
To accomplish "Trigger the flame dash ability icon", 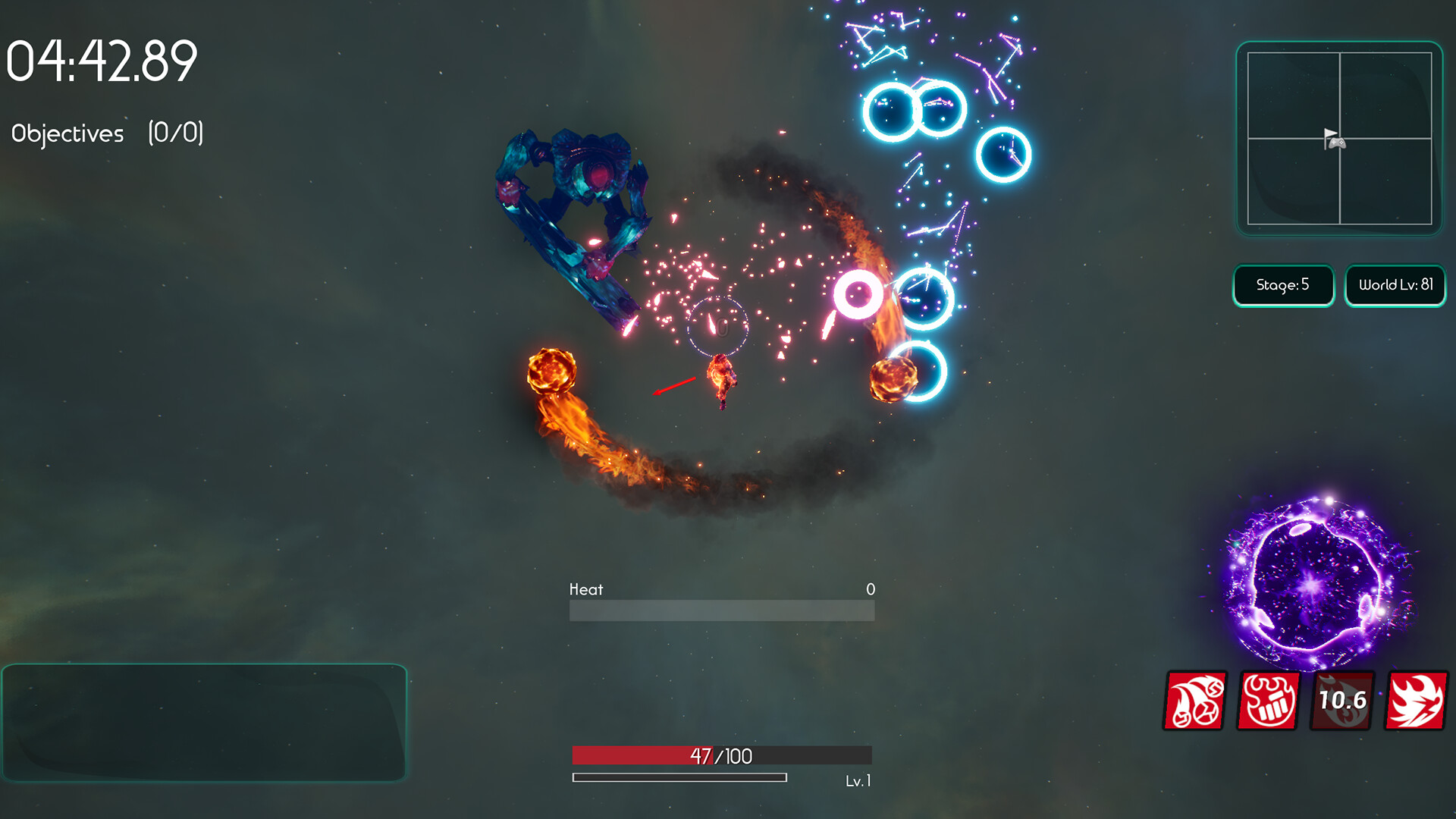I will [1416, 701].
